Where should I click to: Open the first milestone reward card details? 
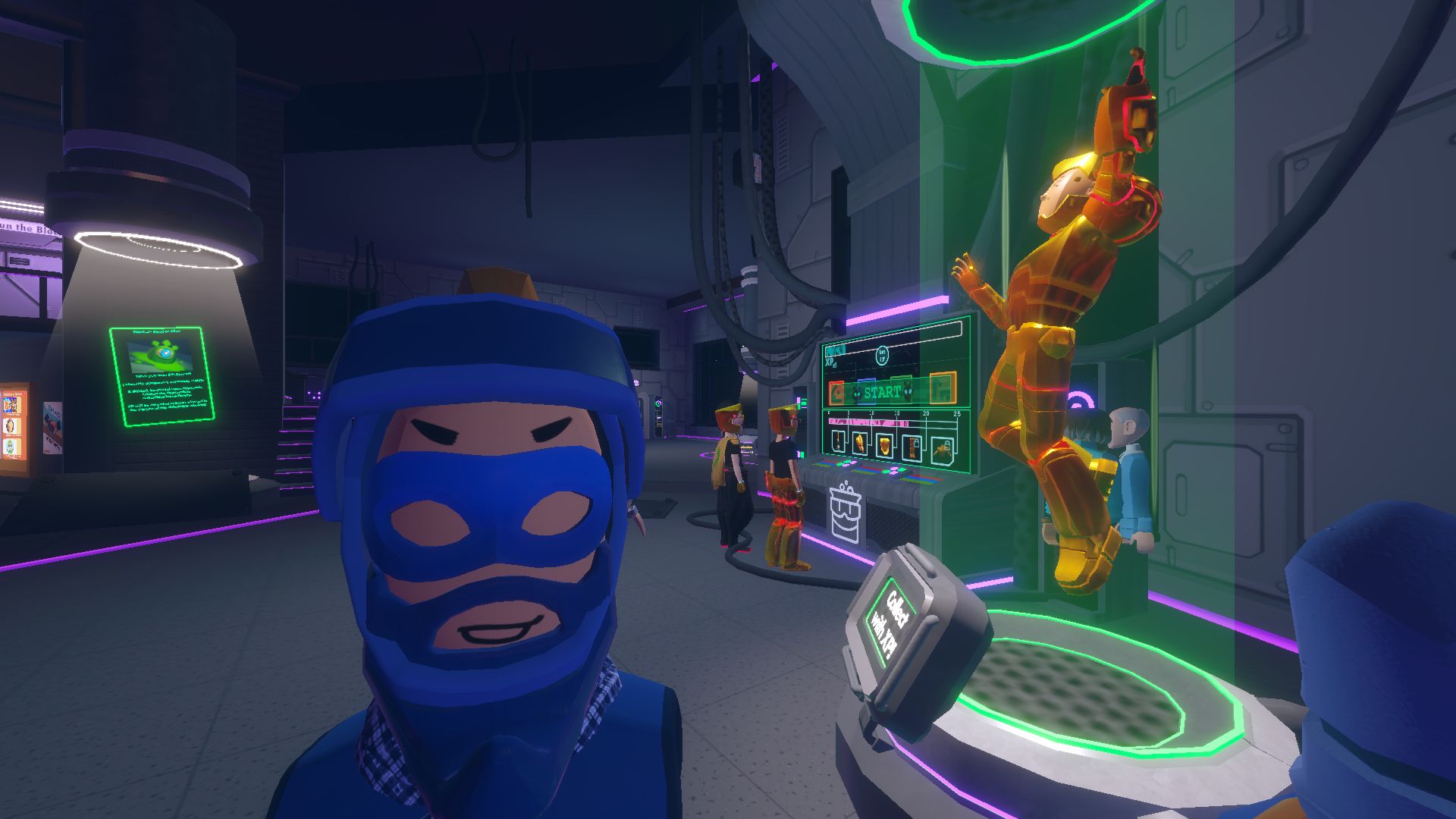tap(837, 441)
